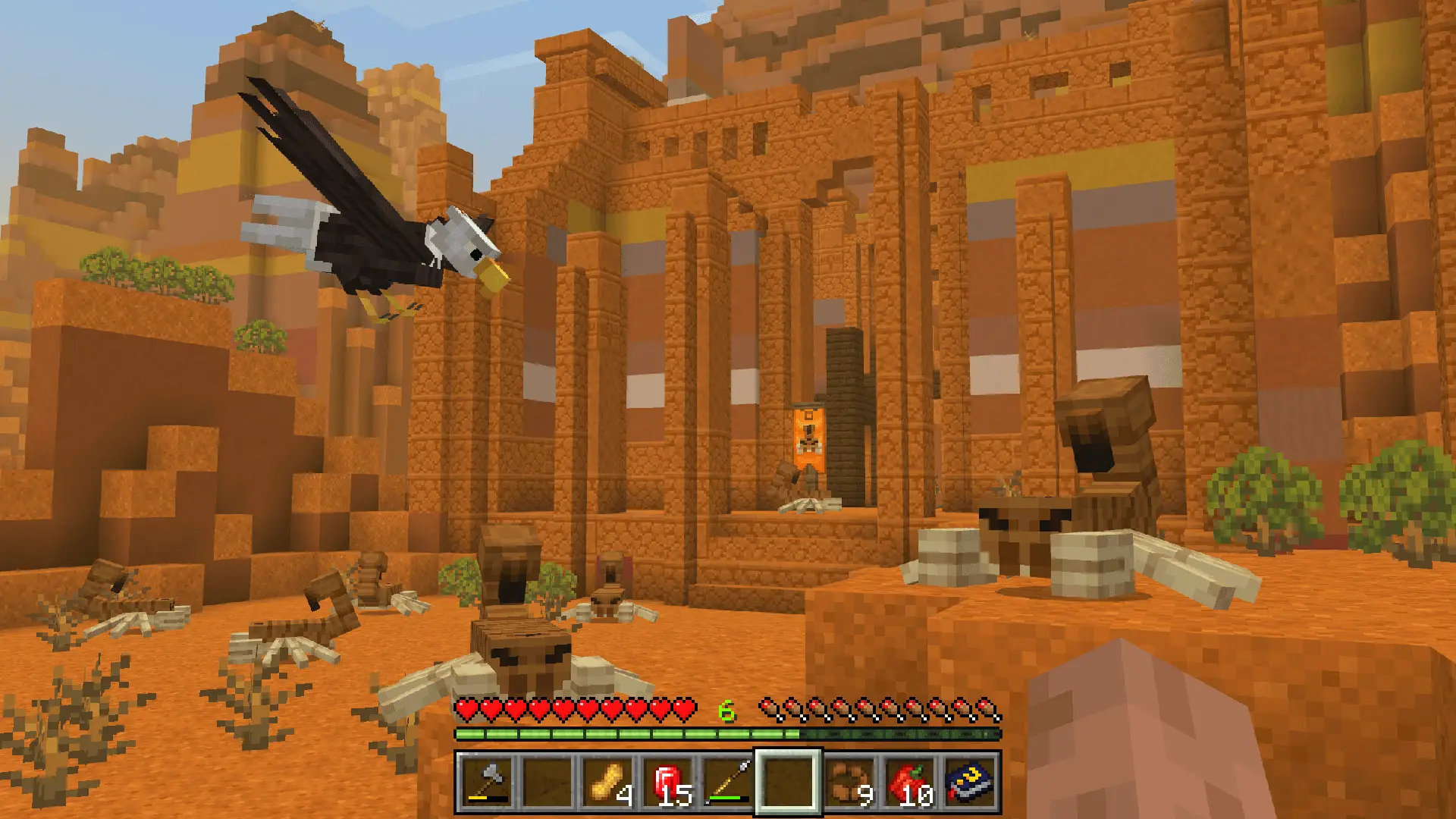Pick the brown ring item slot

849,782
